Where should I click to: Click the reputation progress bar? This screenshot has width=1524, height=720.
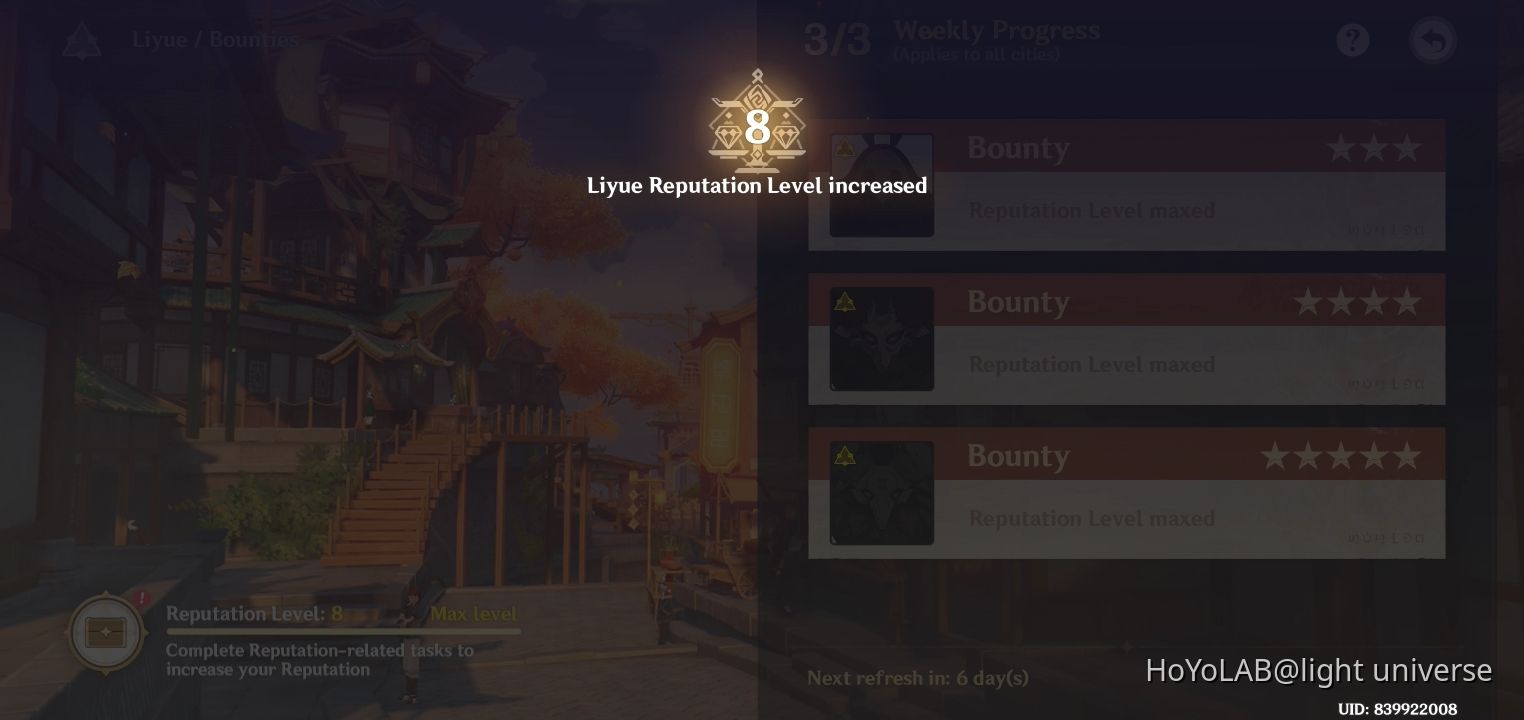[345, 630]
